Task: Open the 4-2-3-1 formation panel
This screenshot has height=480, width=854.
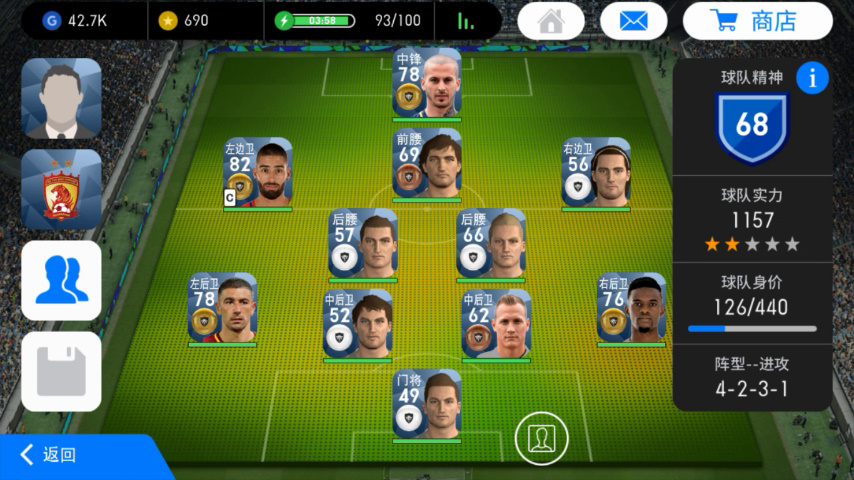Action: (751, 378)
